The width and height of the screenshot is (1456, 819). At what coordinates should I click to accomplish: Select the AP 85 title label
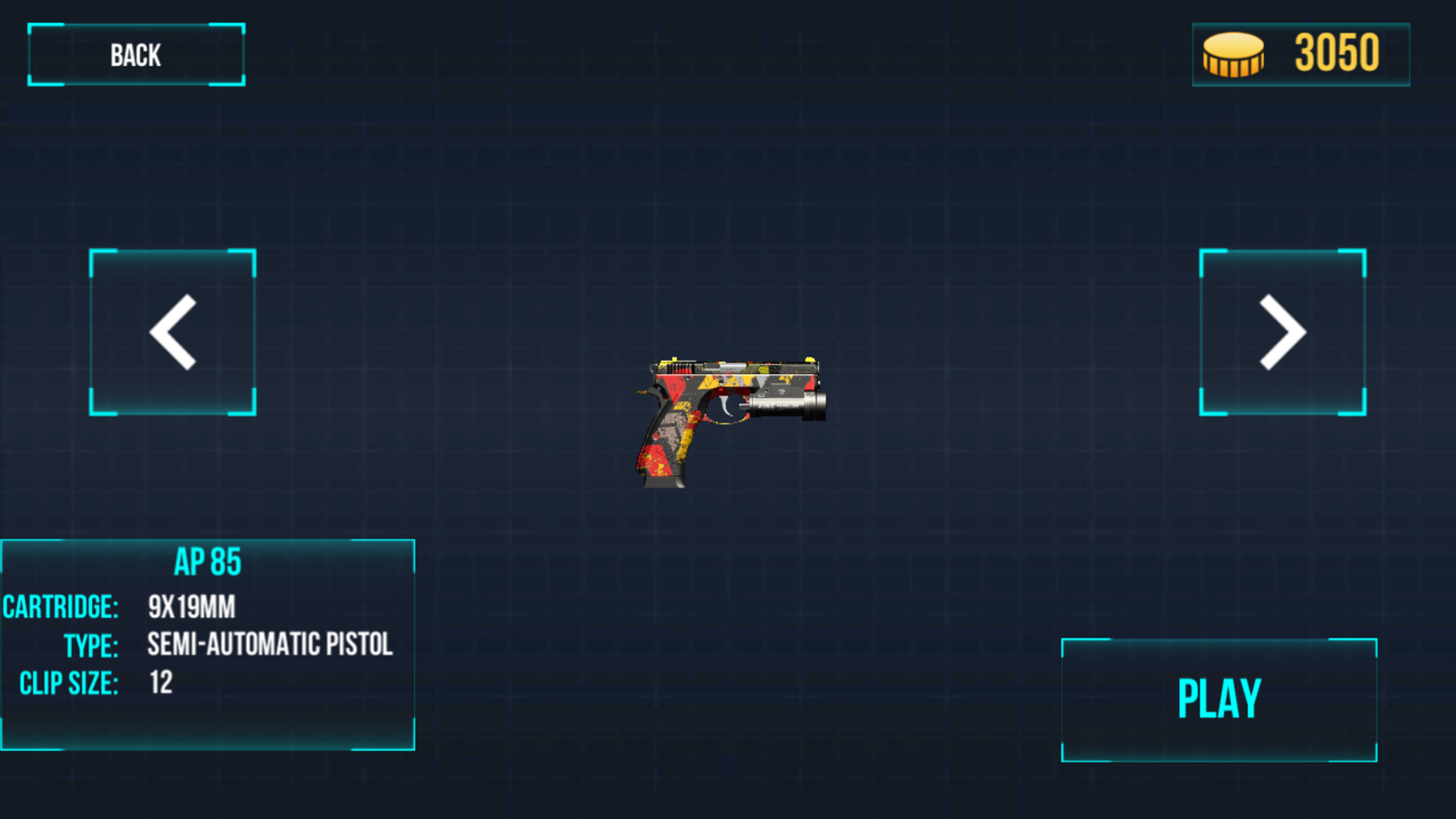(x=209, y=561)
